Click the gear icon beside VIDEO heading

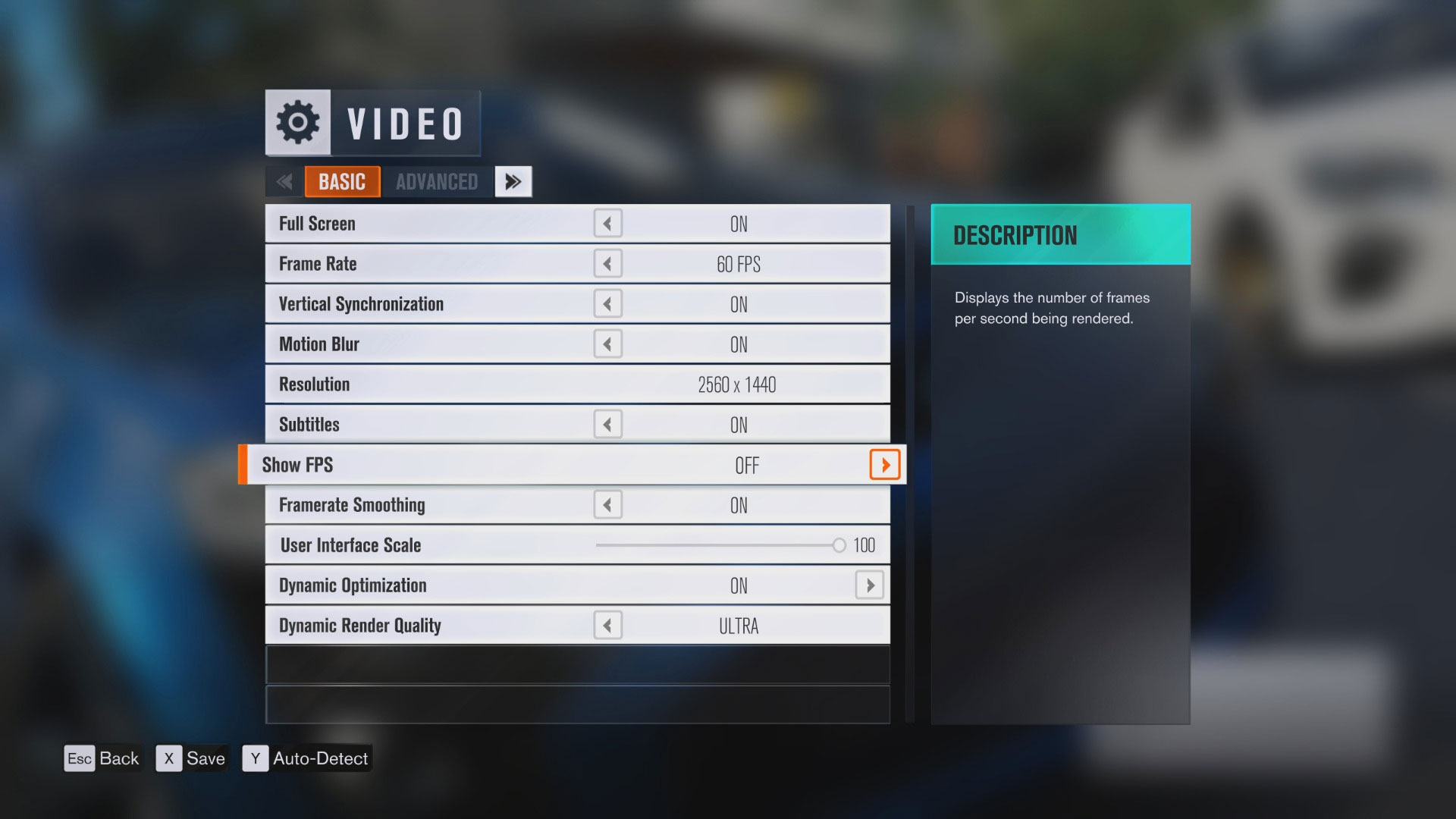pos(298,122)
